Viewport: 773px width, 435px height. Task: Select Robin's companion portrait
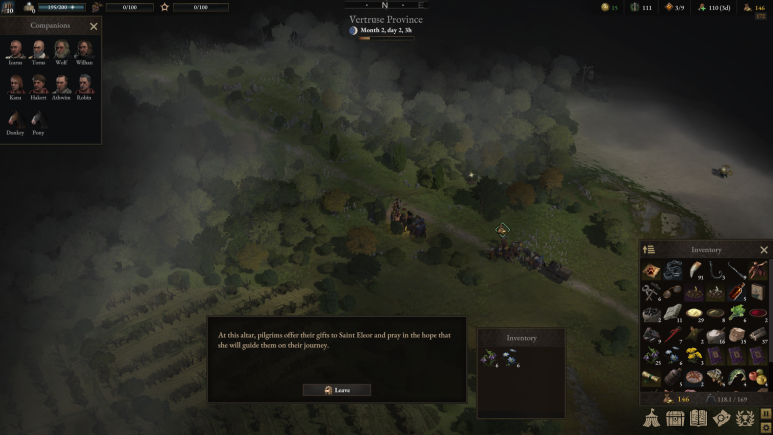click(84, 84)
